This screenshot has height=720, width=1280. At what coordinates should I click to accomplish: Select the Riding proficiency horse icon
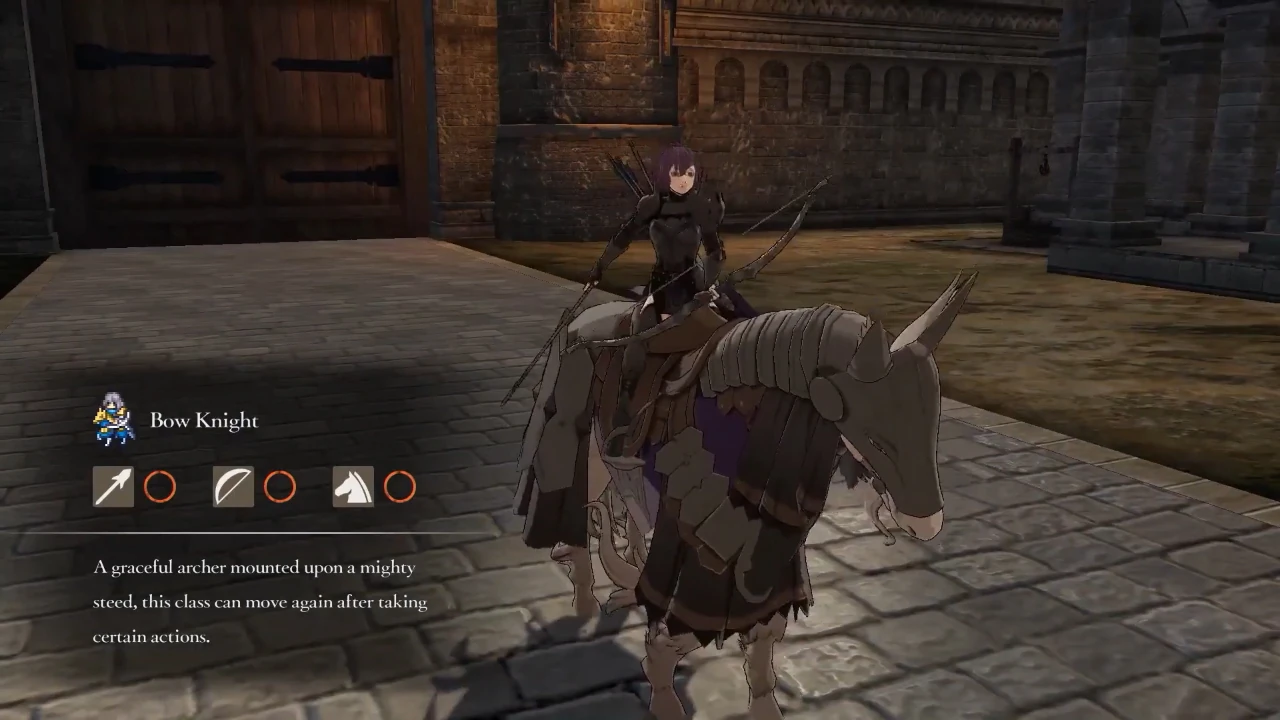(x=353, y=487)
